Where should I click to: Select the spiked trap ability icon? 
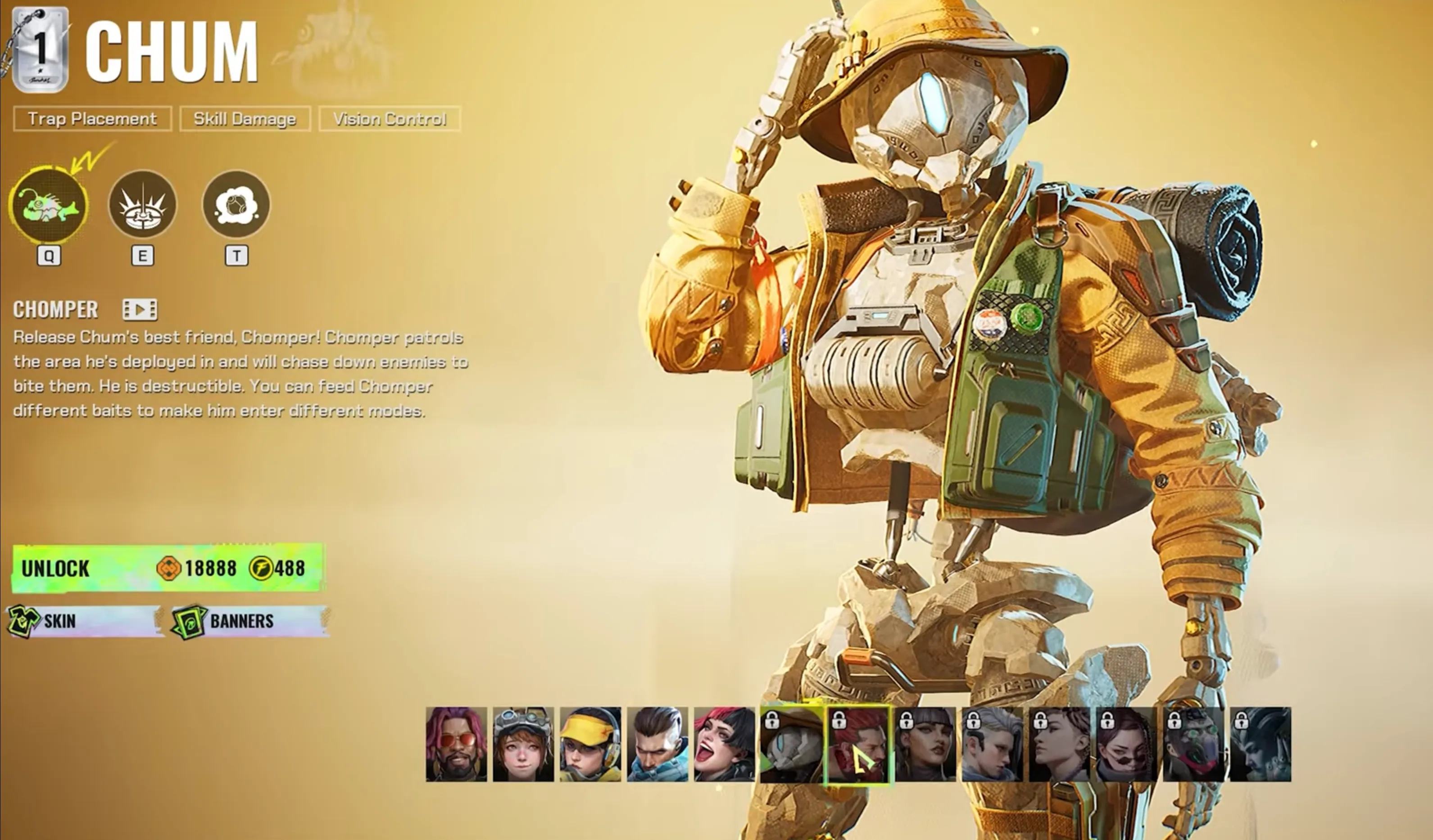(143, 205)
